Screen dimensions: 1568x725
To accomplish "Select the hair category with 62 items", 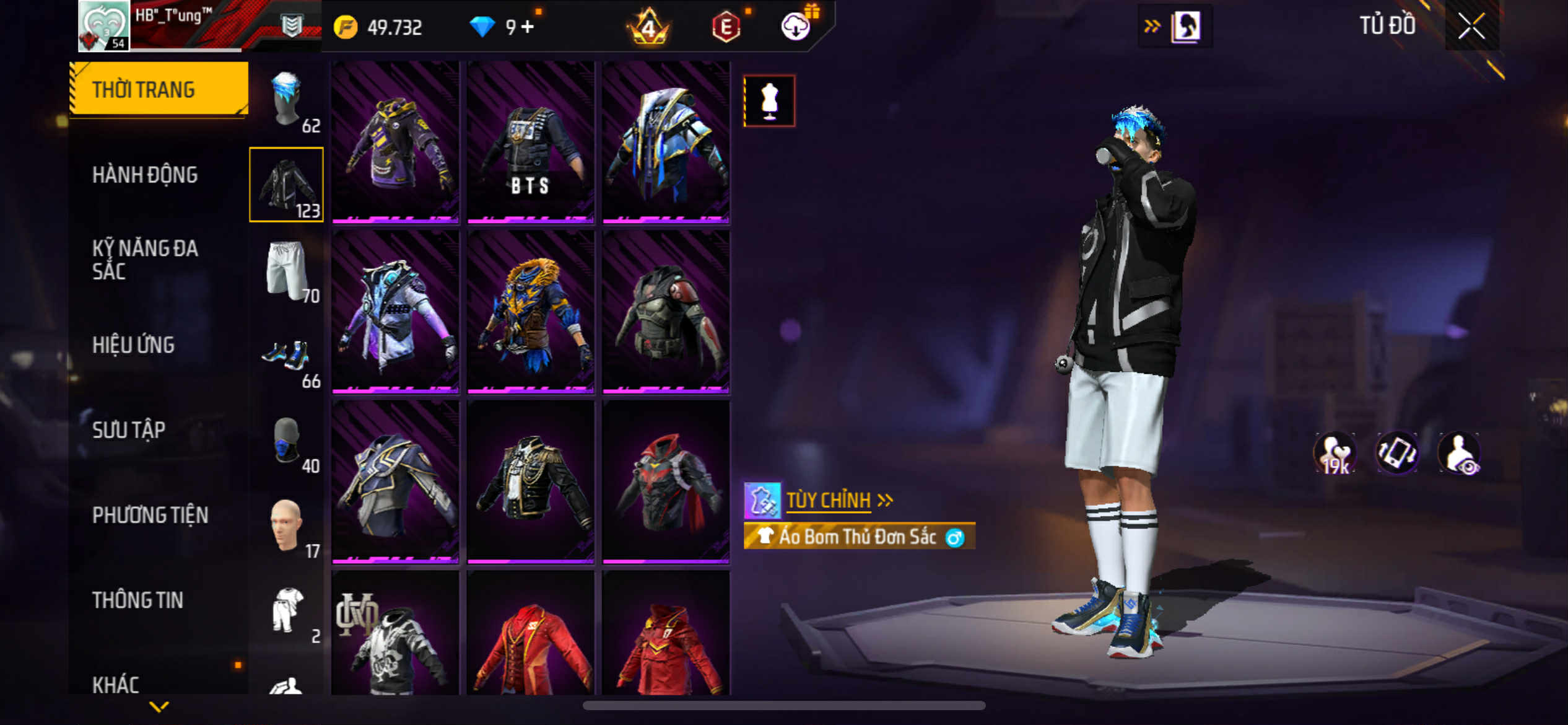I will click(287, 99).
